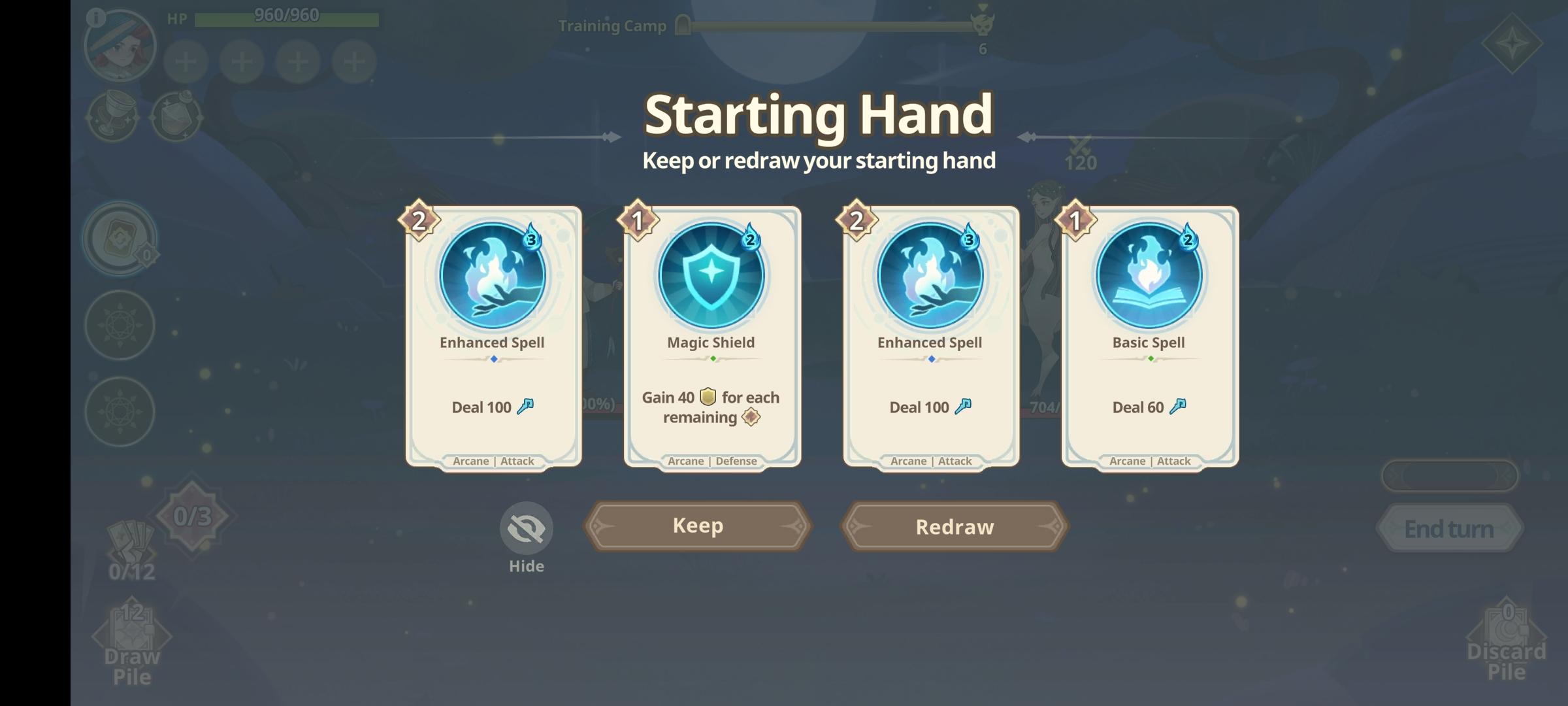Screen dimensions: 1568x706
Task: Click the glowing card deck icon with 0 counter
Action: point(120,239)
